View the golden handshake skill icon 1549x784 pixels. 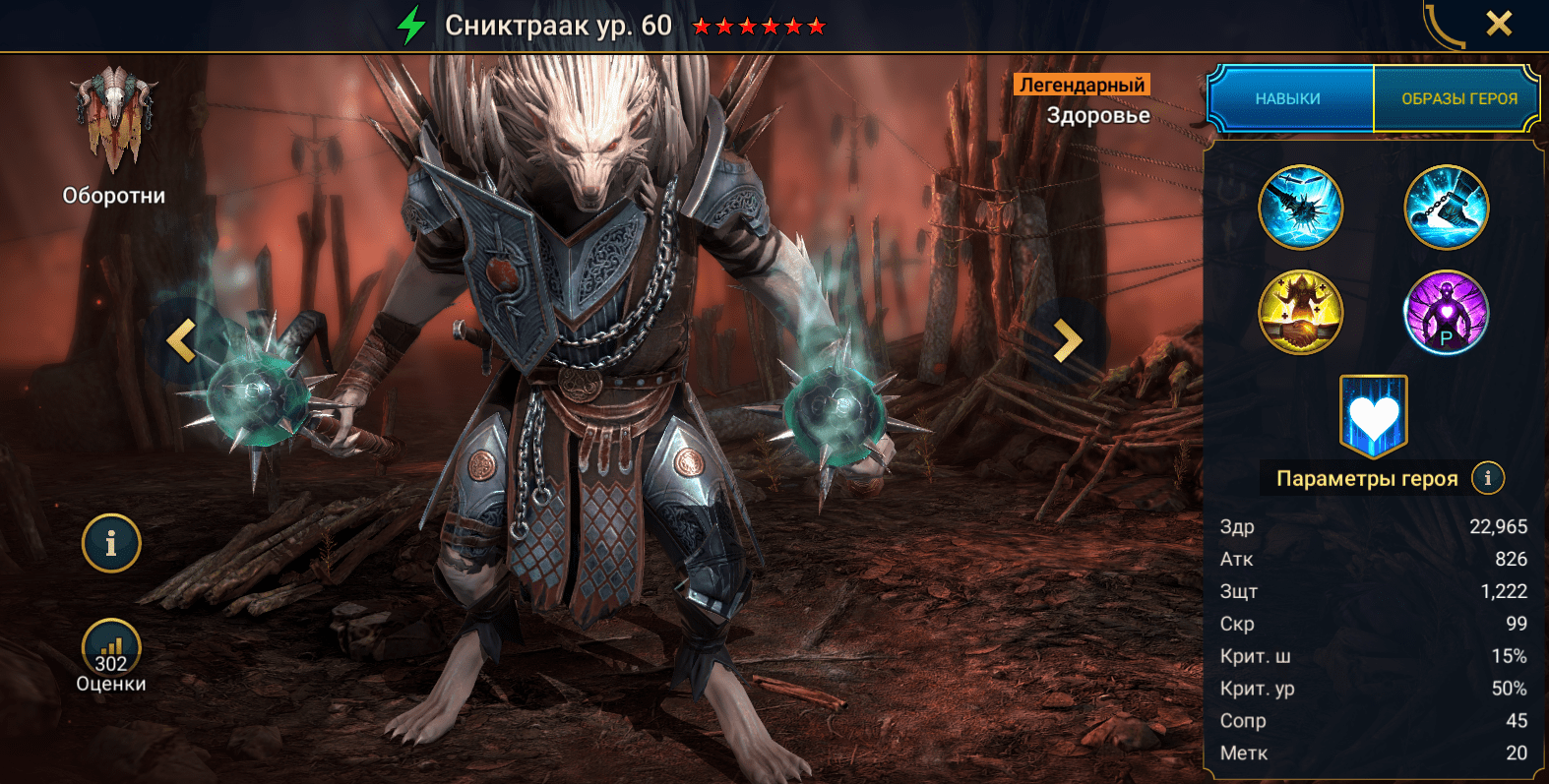click(1300, 313)
